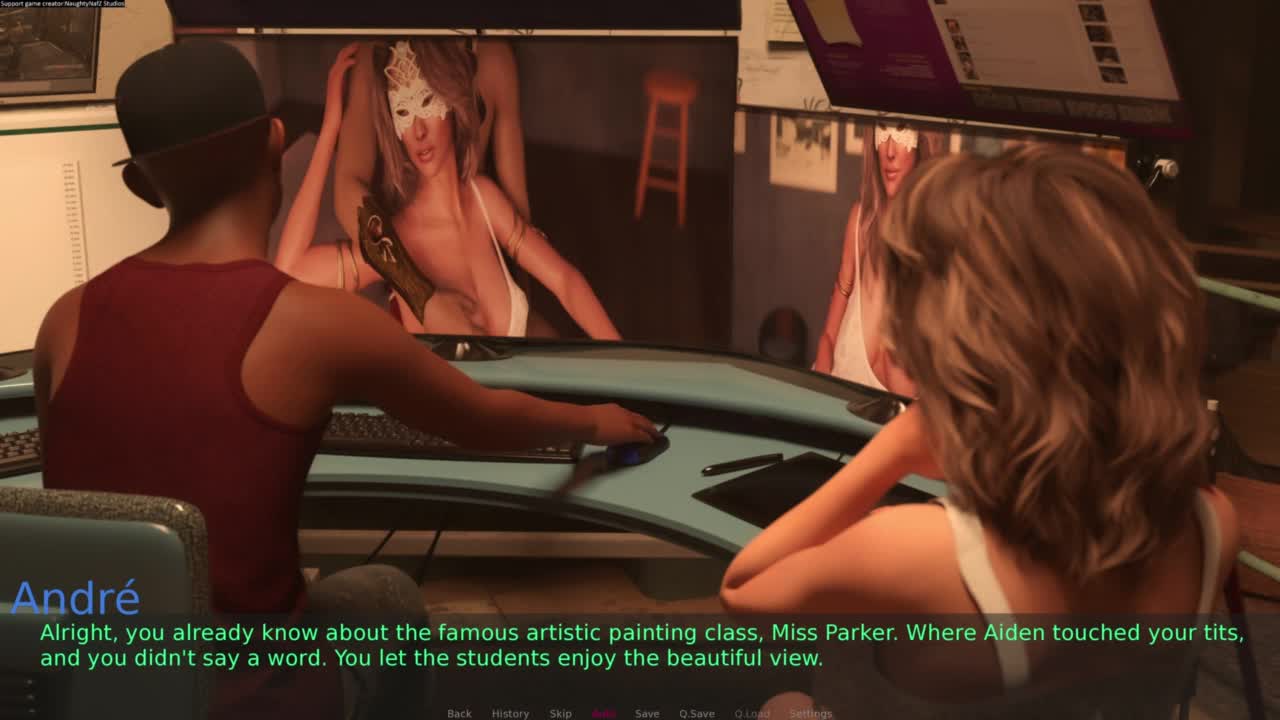Open the Save game screen
The height and width of the screenshot is (720, 1280).
click(x=647, y=713)
